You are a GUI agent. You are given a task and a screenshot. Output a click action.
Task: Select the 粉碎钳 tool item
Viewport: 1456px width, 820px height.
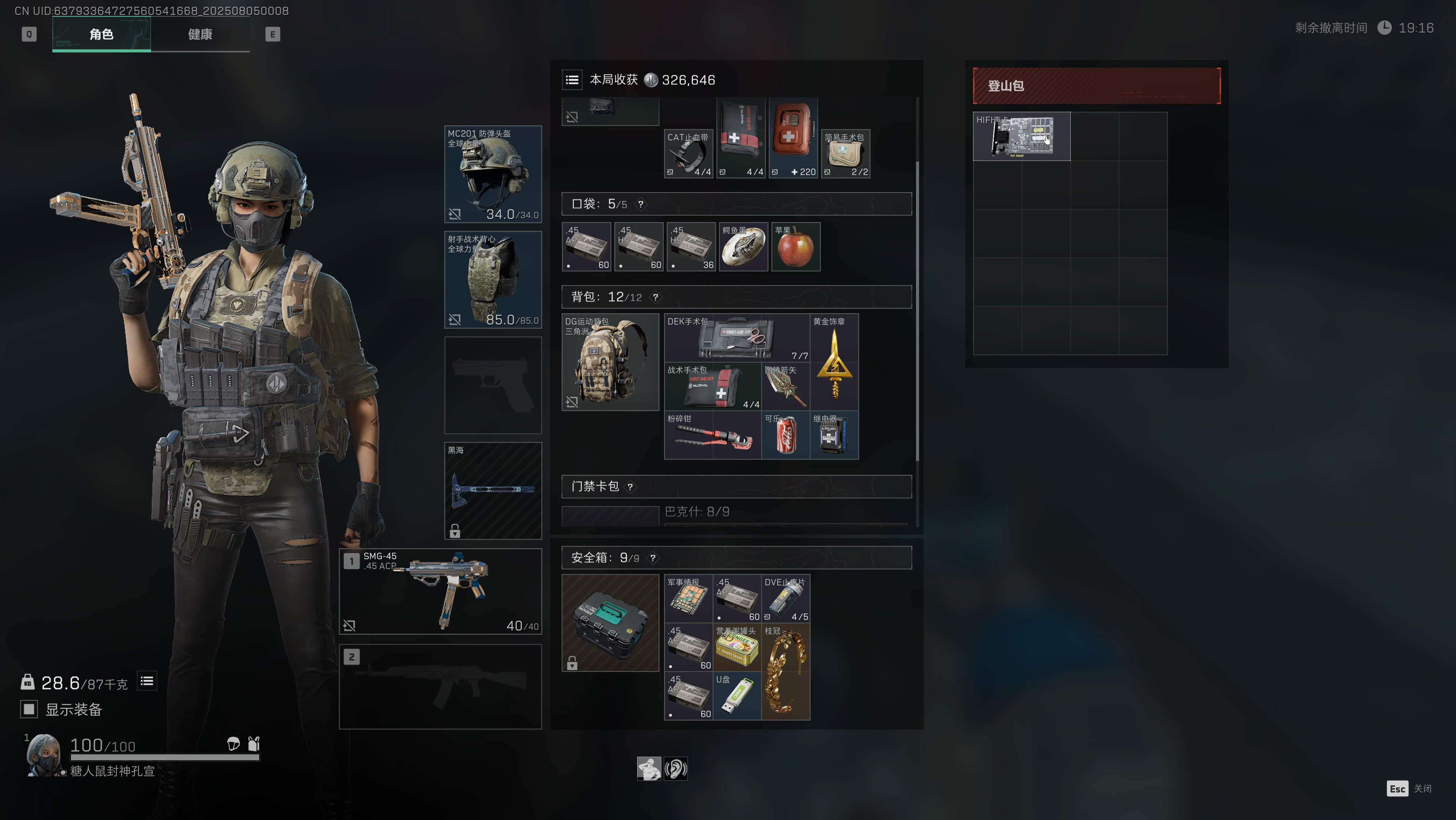click(712, 435)
